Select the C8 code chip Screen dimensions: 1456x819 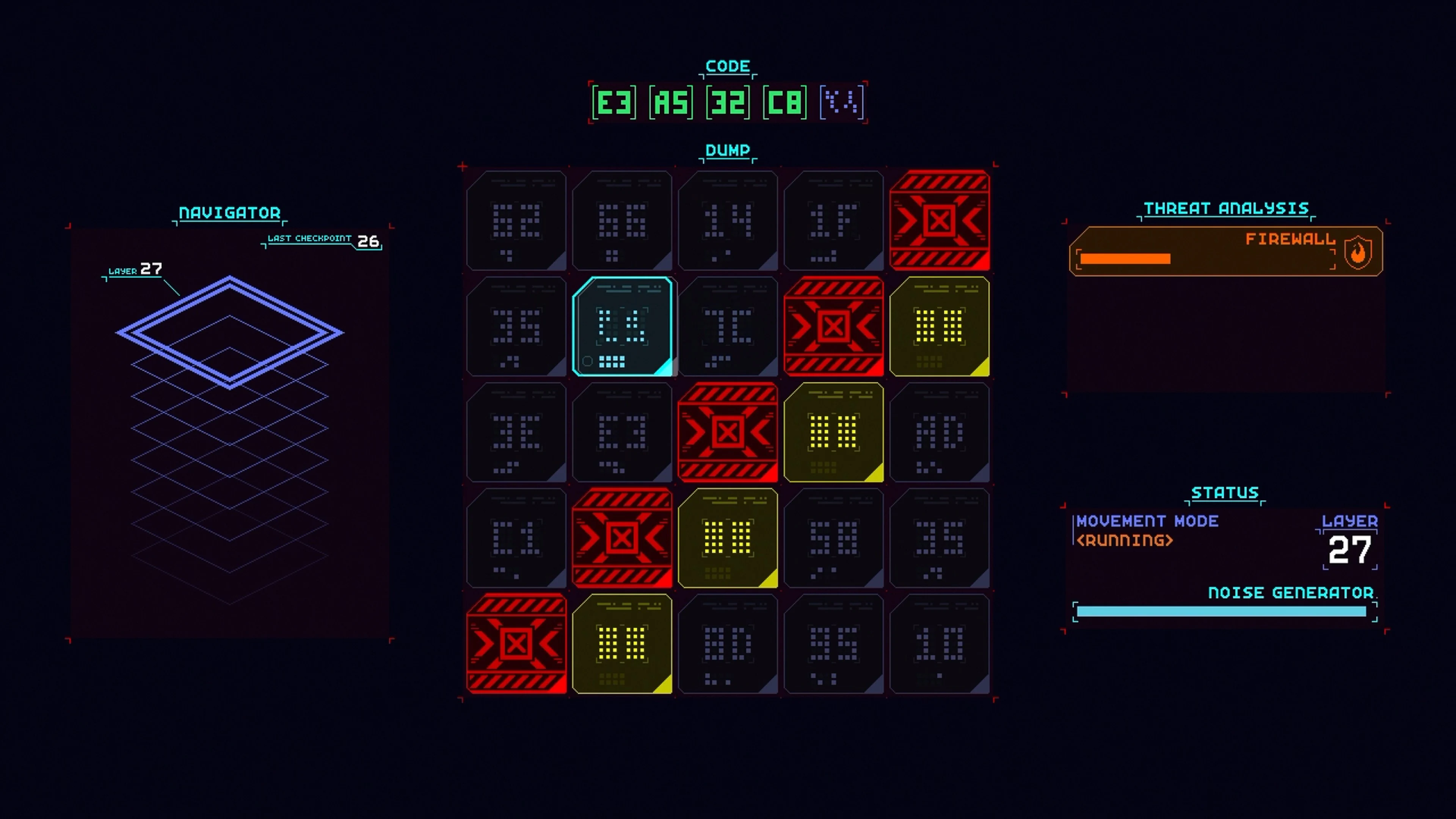point(786,103)
